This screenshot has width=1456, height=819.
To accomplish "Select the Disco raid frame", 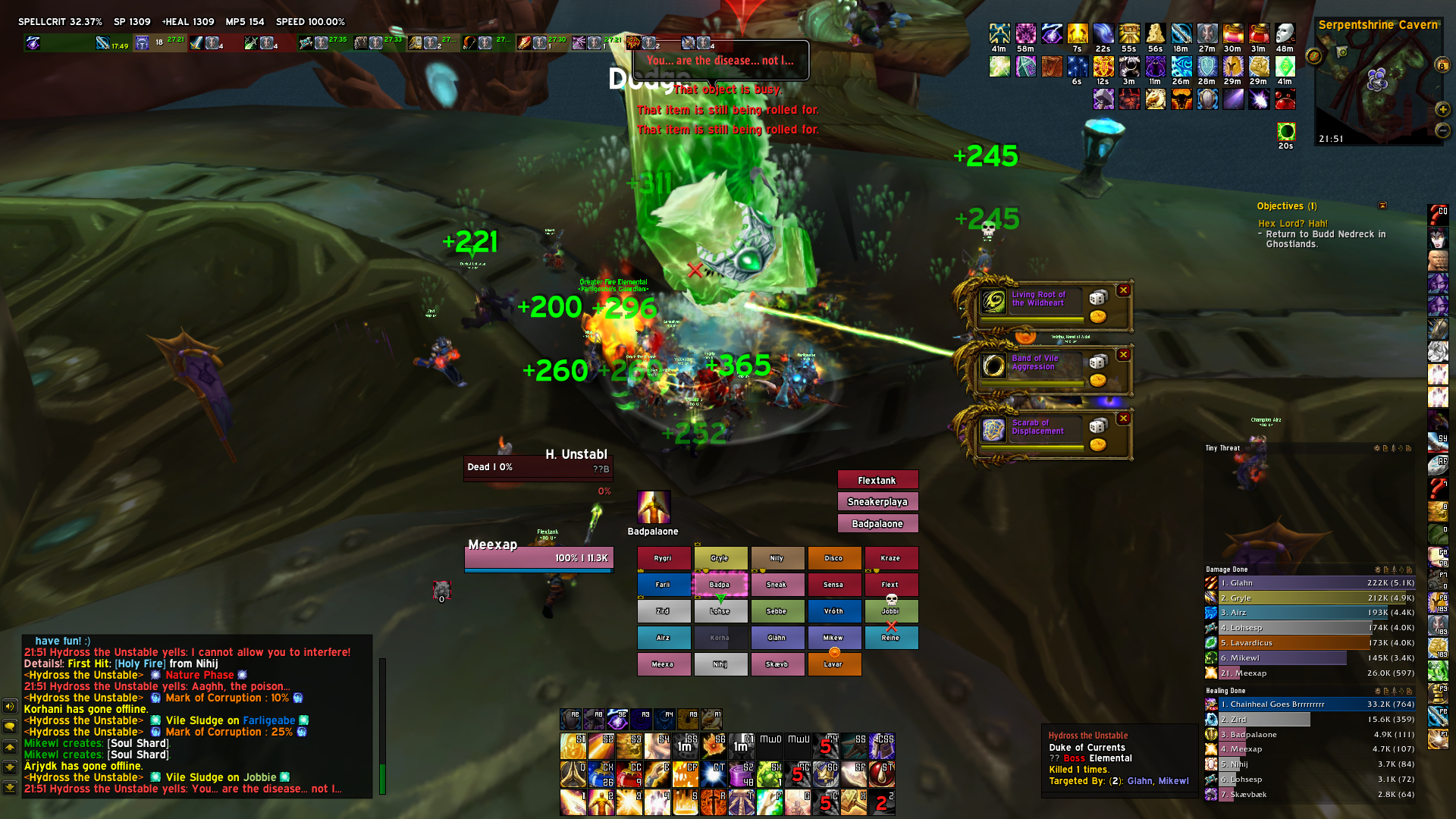I will tap(833, 558).
